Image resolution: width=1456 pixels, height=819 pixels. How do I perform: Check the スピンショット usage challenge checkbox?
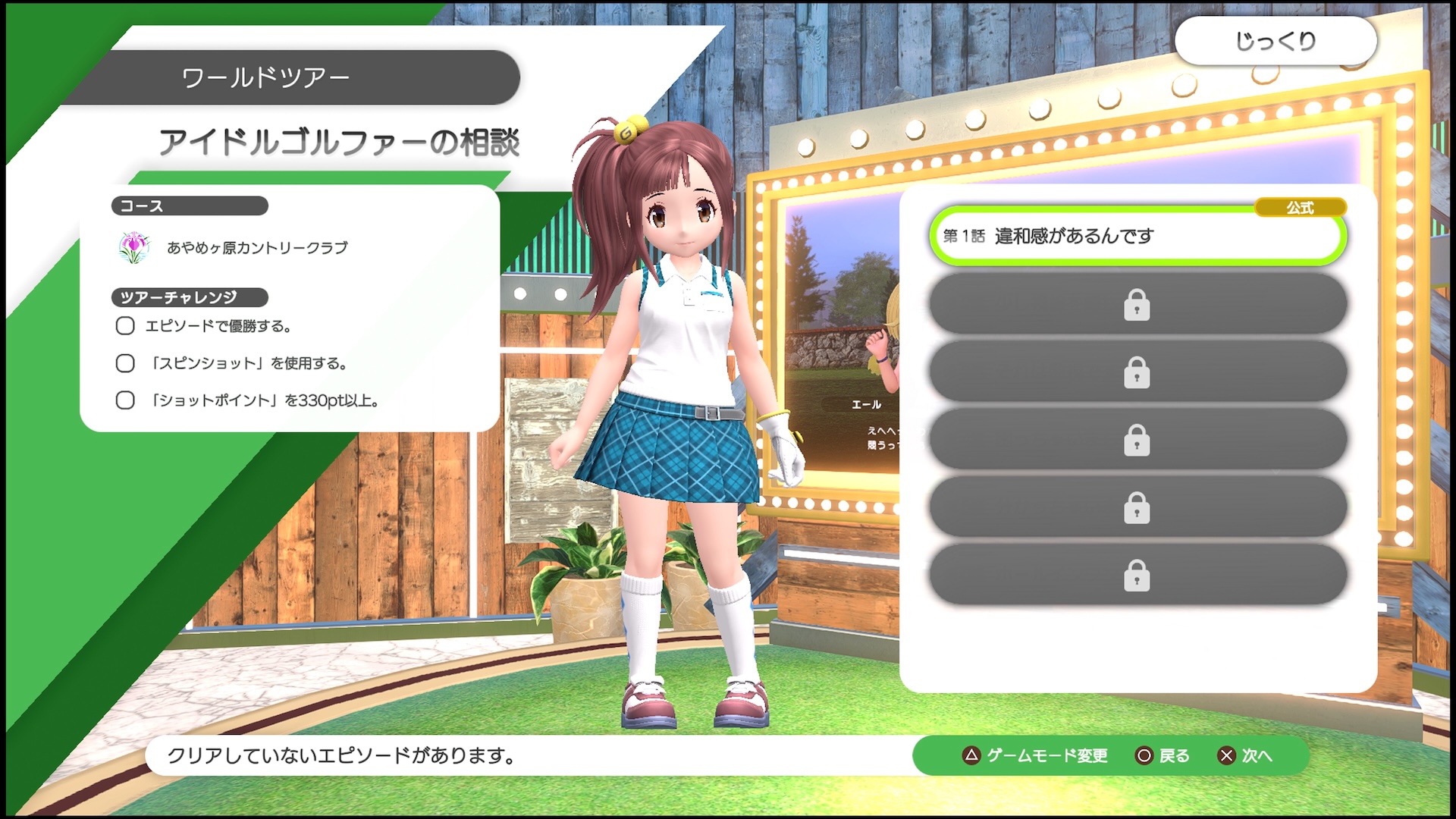[124, 362]
